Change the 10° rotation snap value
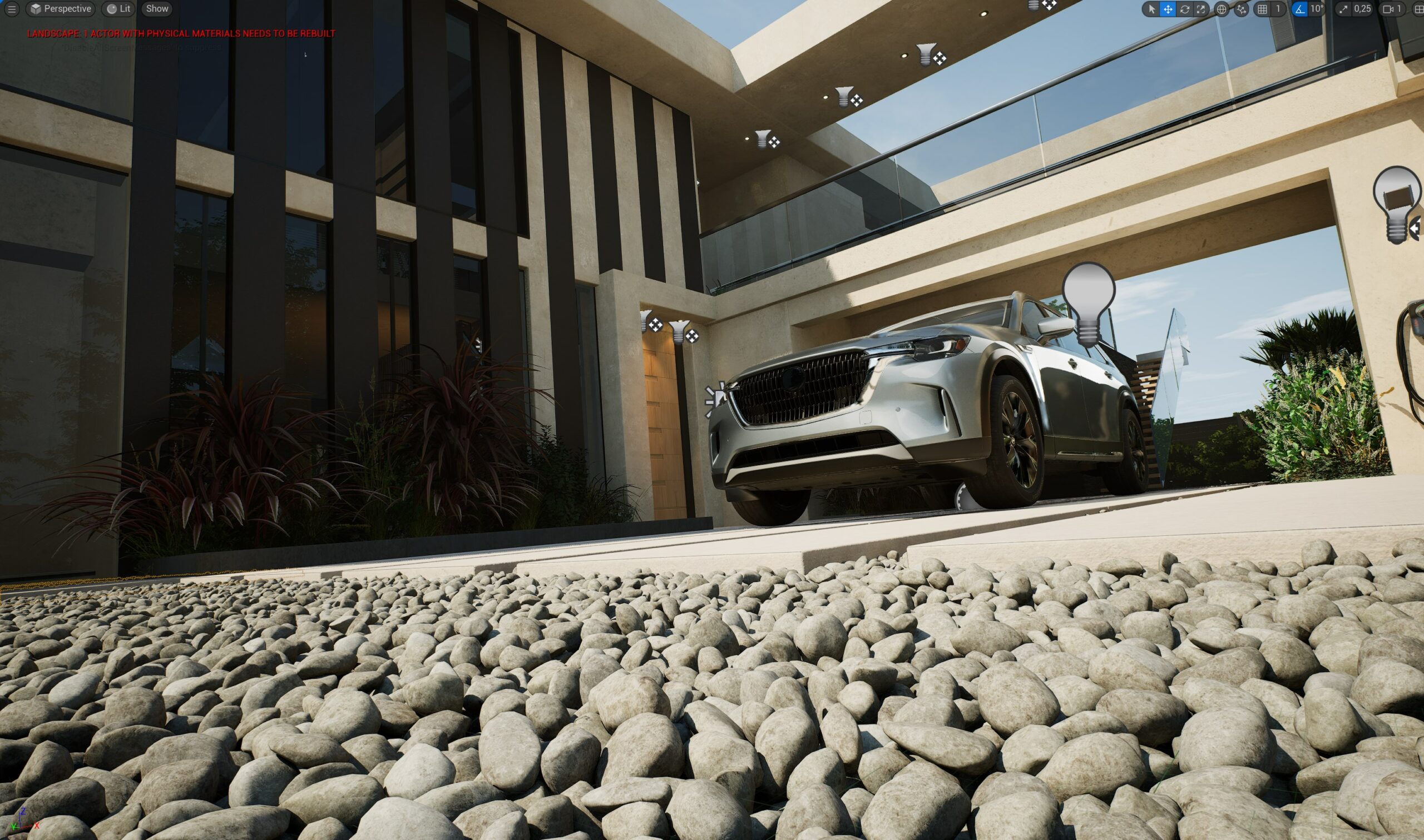The image size is (1424, 840). (x=1317, y=9)
